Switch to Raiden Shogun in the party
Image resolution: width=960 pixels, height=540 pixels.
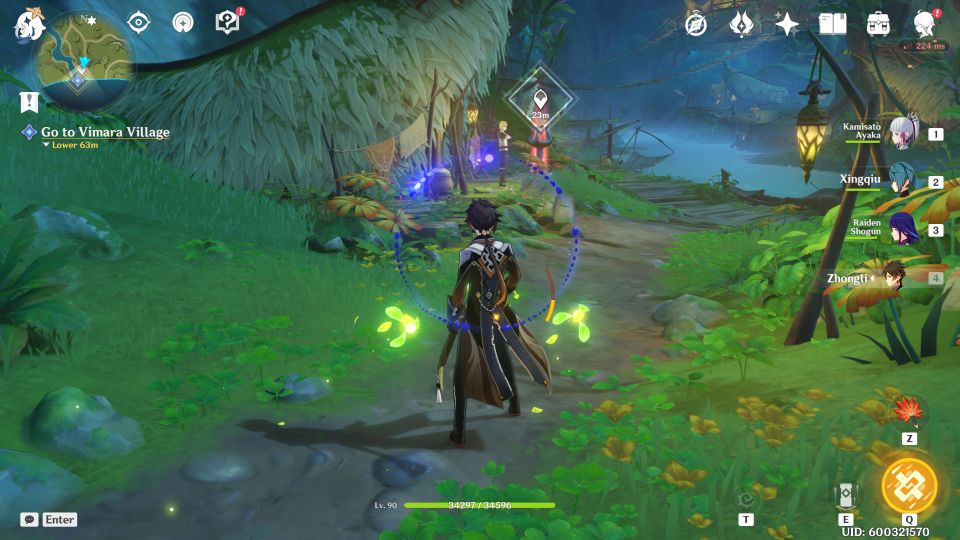[903, 229]
